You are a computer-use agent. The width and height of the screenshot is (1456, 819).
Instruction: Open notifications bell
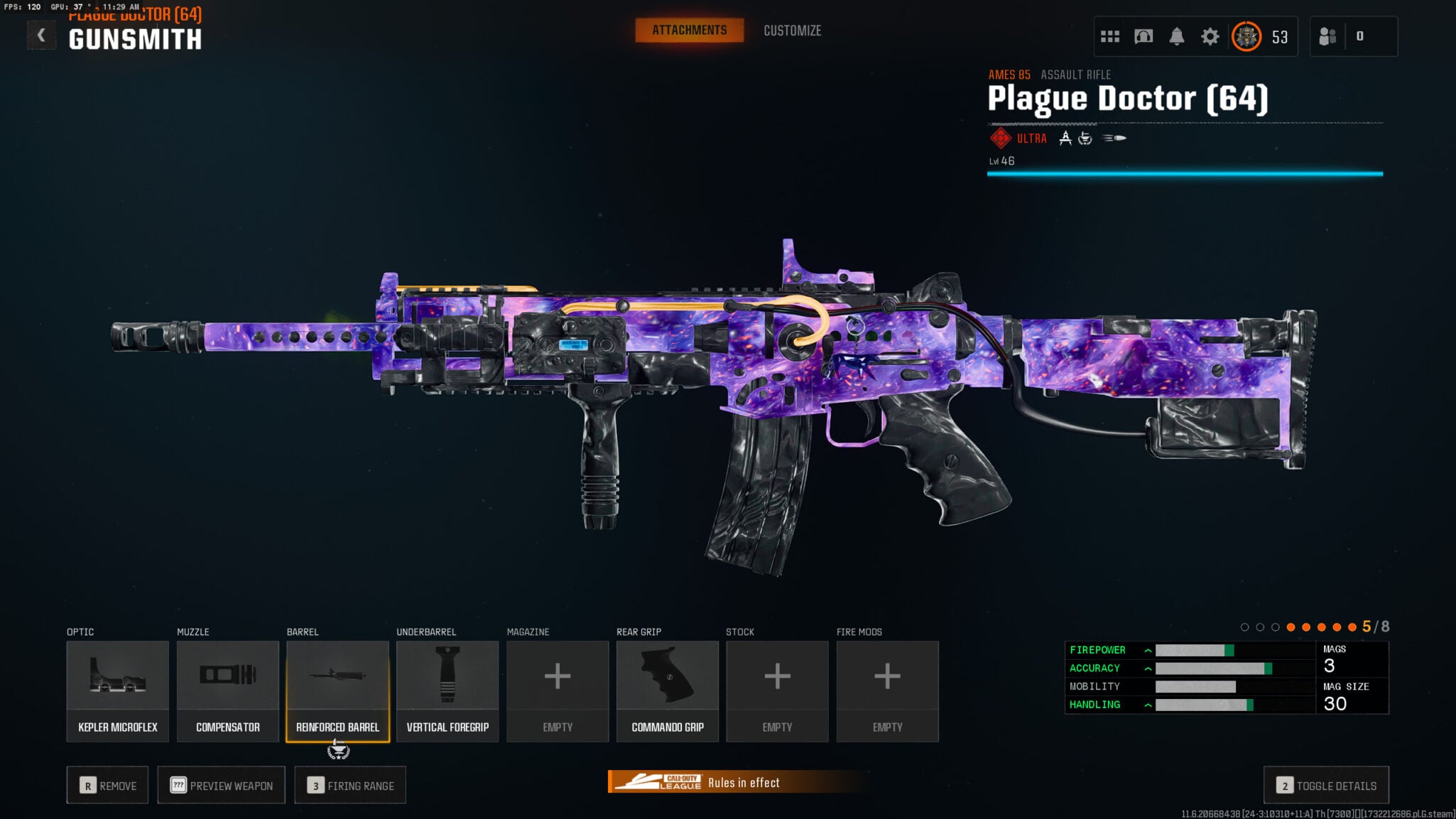(1176, 36)
